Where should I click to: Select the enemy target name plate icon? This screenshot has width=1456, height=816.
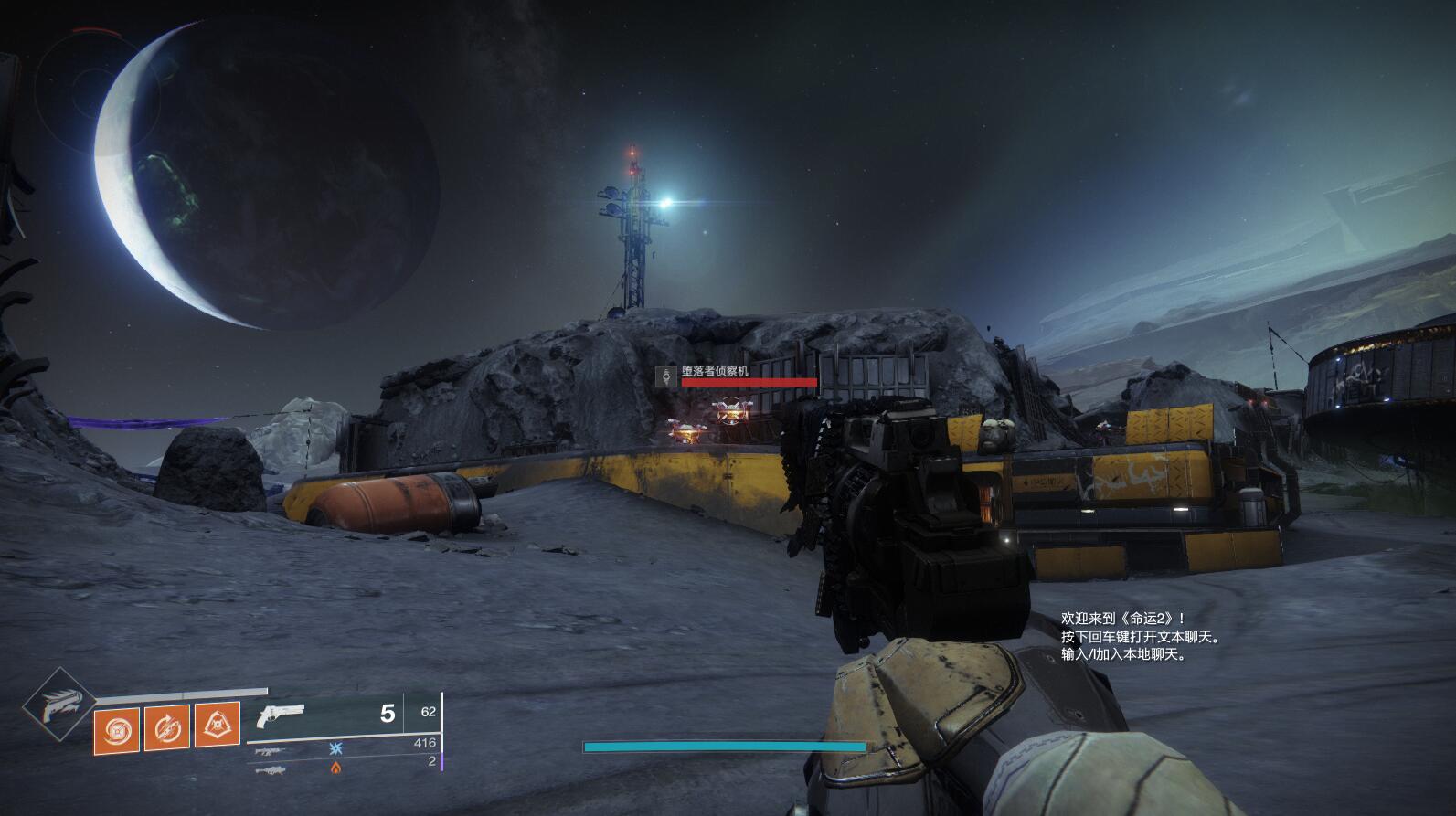pos(666,376)
